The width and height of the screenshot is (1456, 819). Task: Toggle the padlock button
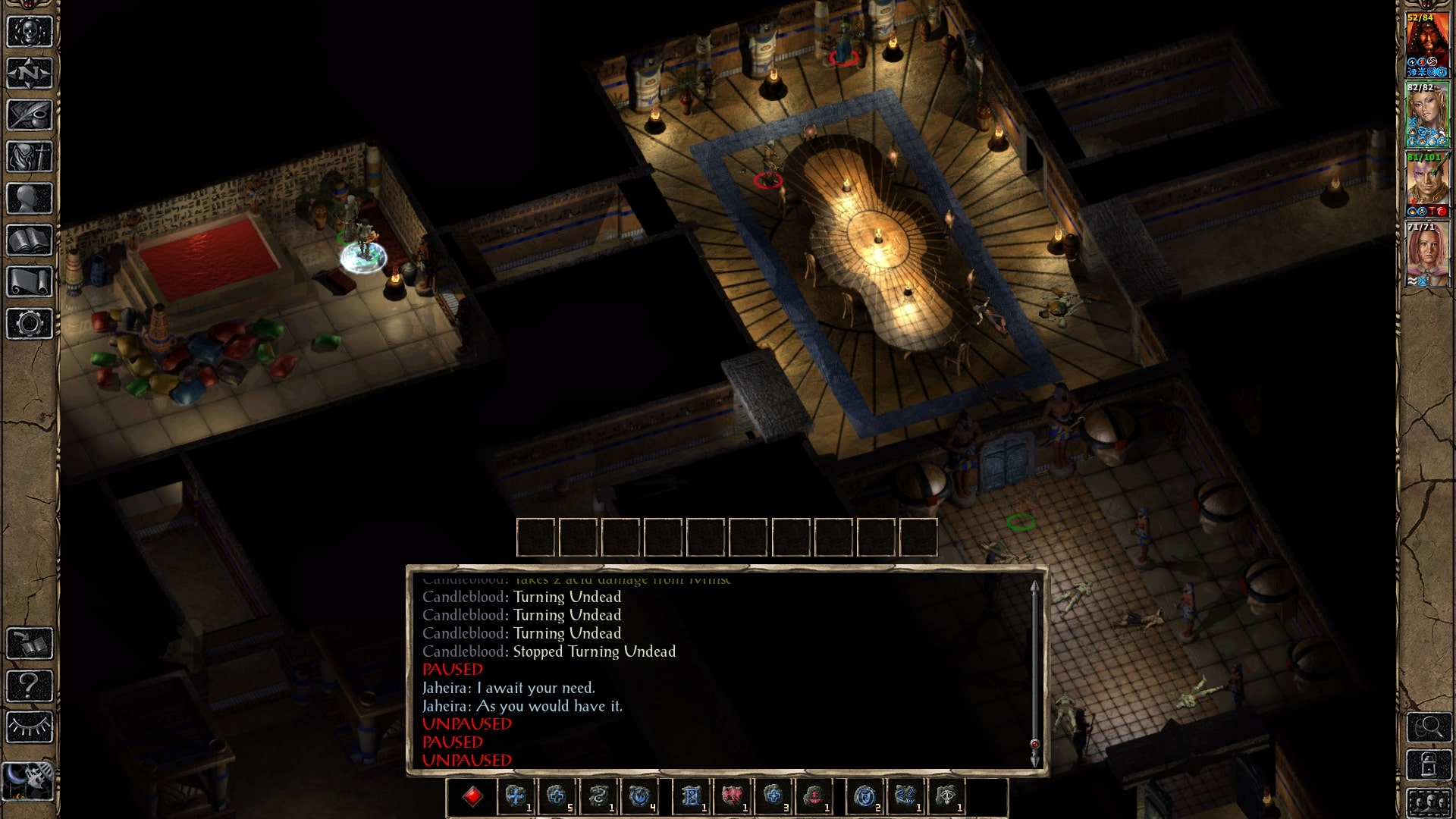[1429, 764]
